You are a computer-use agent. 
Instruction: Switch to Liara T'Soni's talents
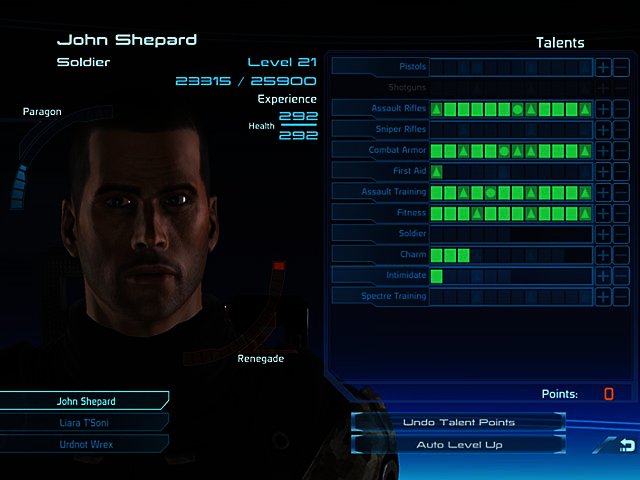click(85, 422)
